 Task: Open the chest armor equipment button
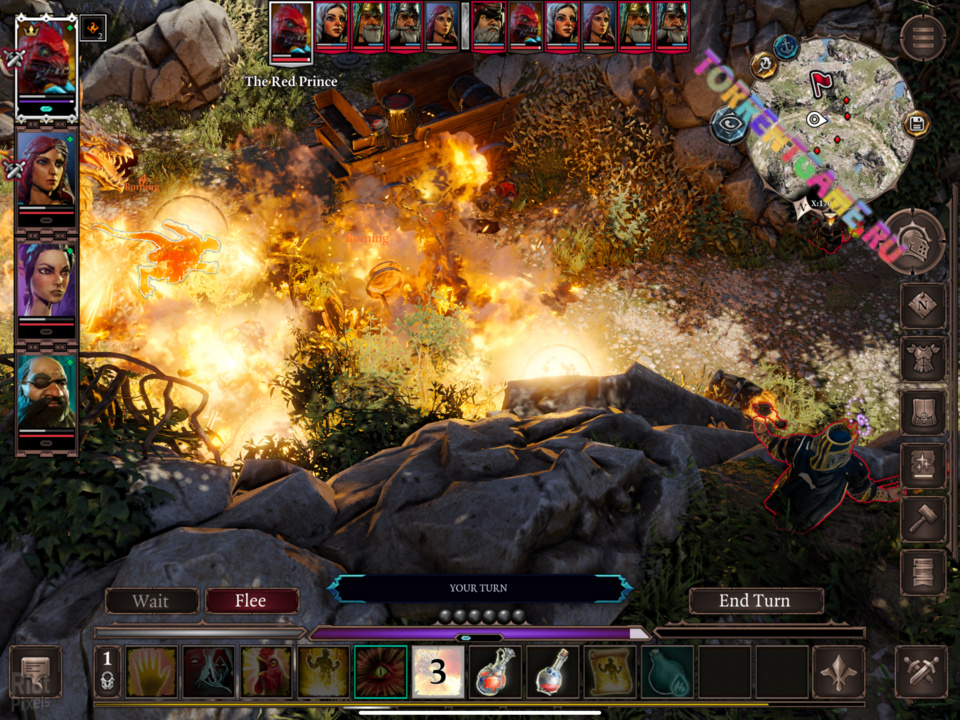point(922,358)
